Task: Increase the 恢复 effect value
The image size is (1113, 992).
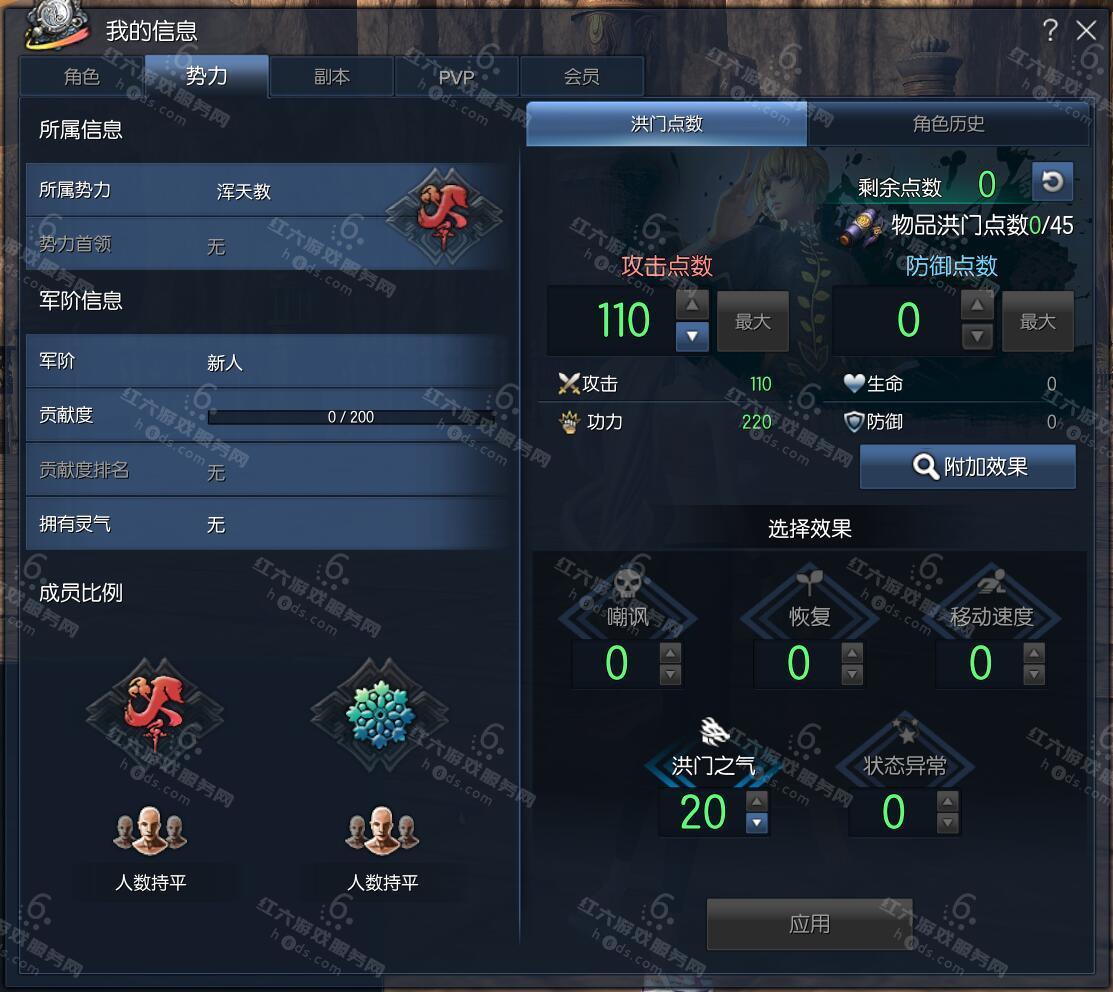Action: [852, 653]
